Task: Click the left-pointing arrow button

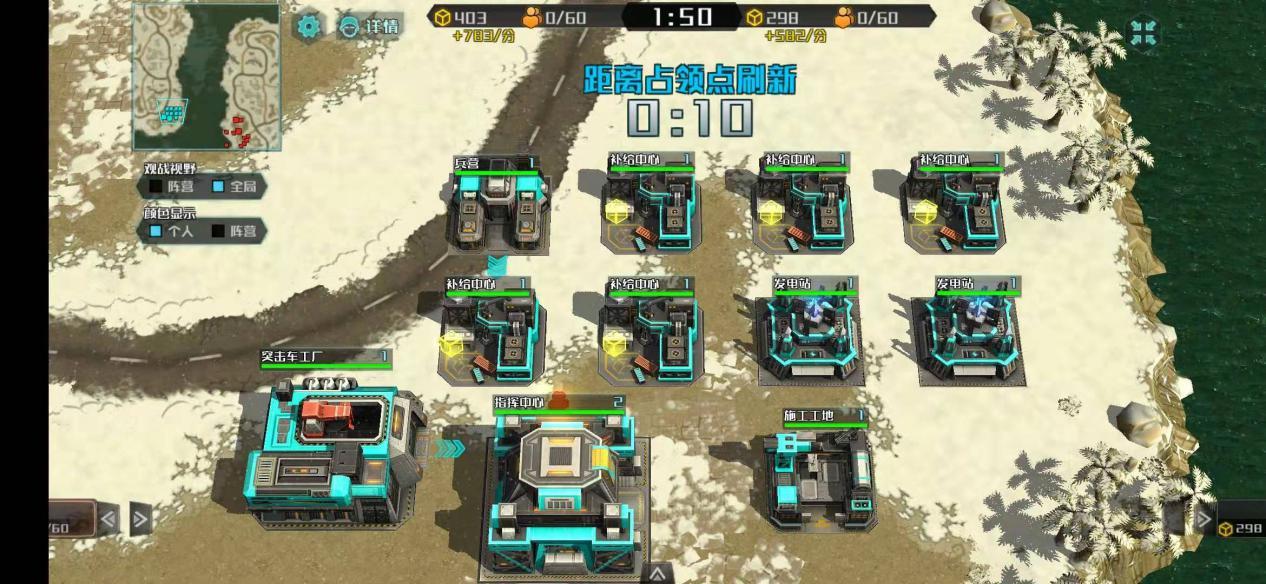Action: 108,518
